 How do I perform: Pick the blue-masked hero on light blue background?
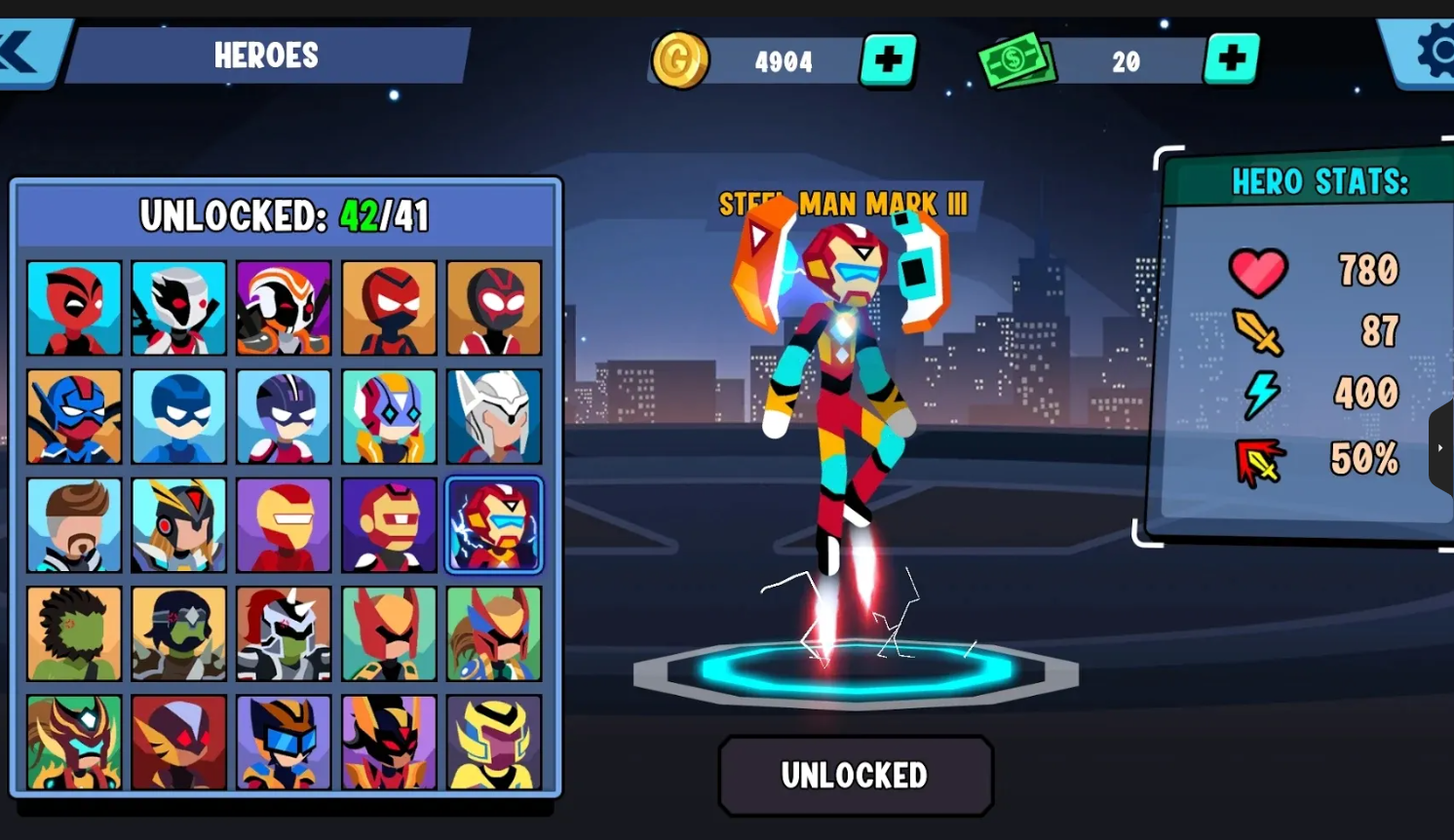[178, 417]
